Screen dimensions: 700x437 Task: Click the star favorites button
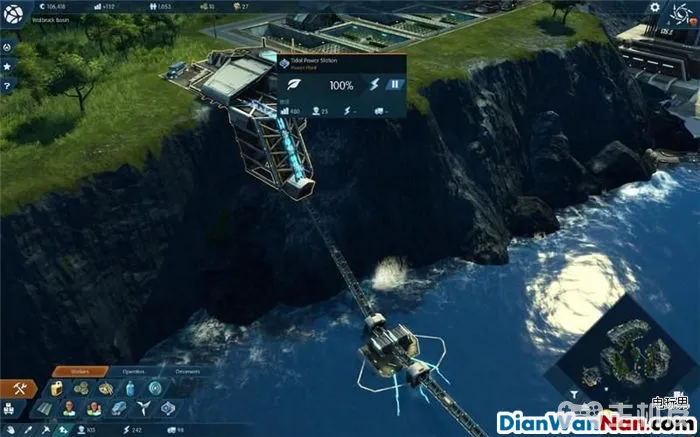pos(7,66)
